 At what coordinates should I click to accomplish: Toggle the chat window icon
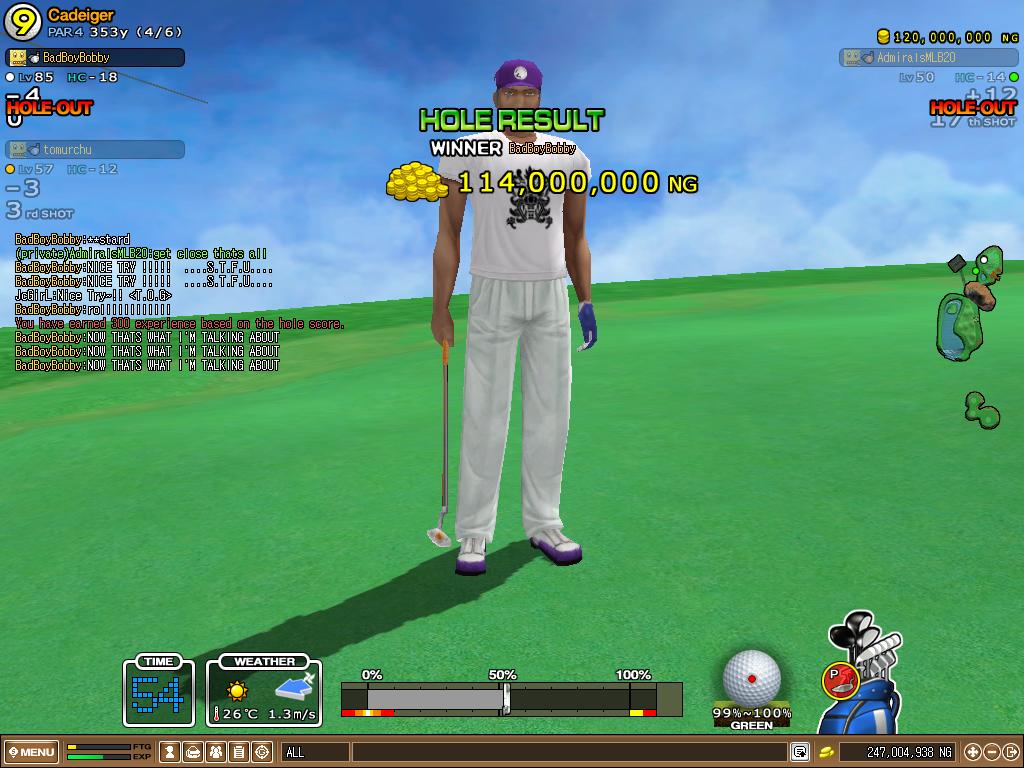click(x=800, y=752)
